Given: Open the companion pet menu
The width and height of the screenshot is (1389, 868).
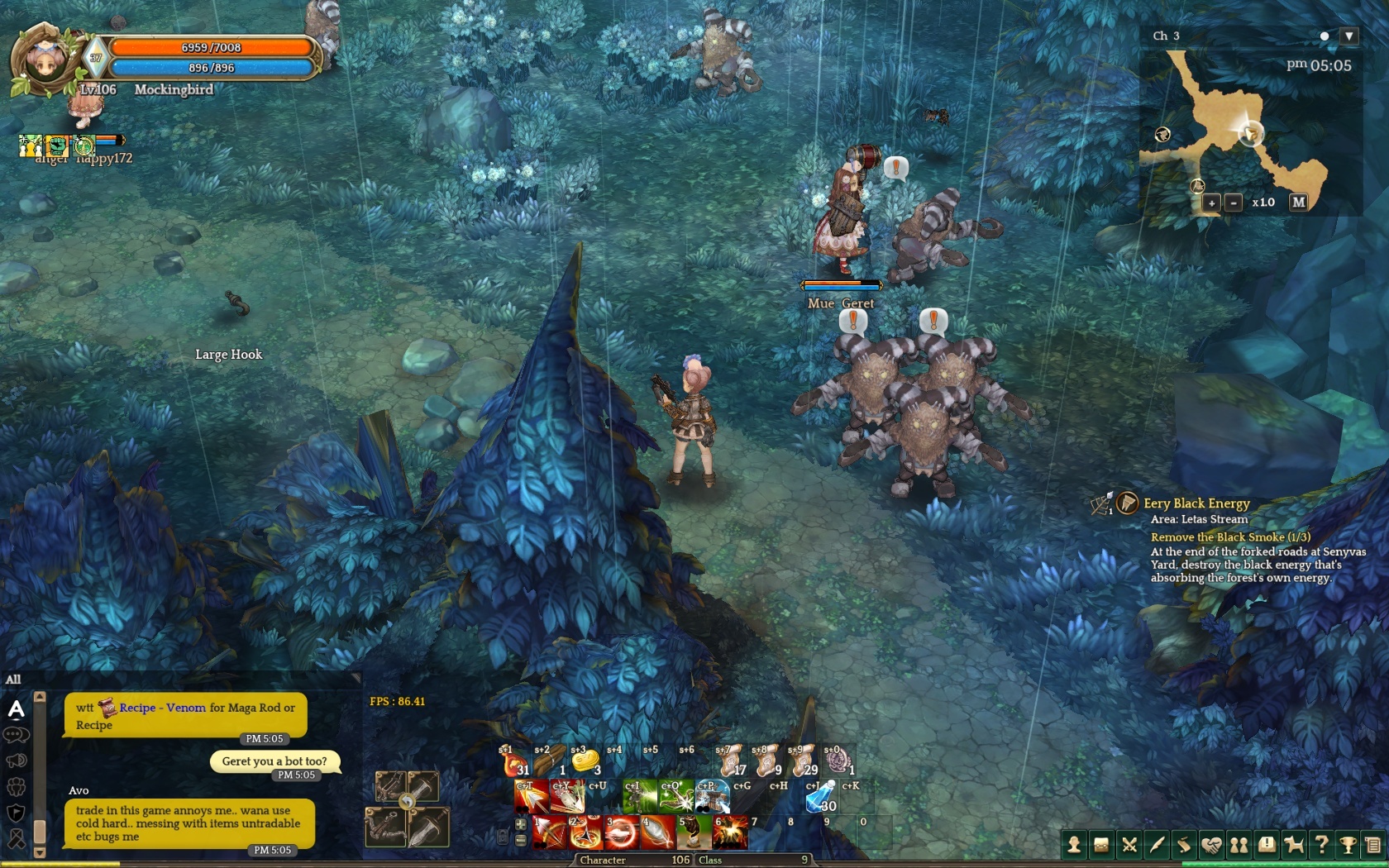Looking at the screenshot, I should pos(1294,845).
